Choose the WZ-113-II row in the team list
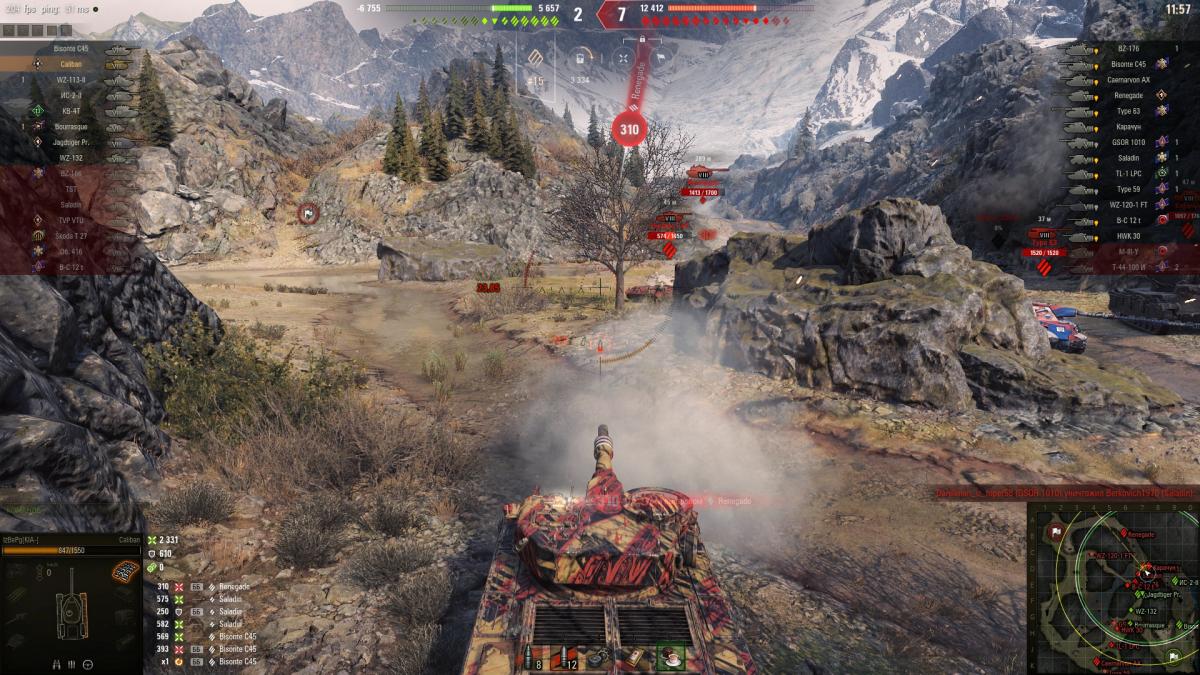This screenshot has height=675, width=1200. click(x=70, y=79)
